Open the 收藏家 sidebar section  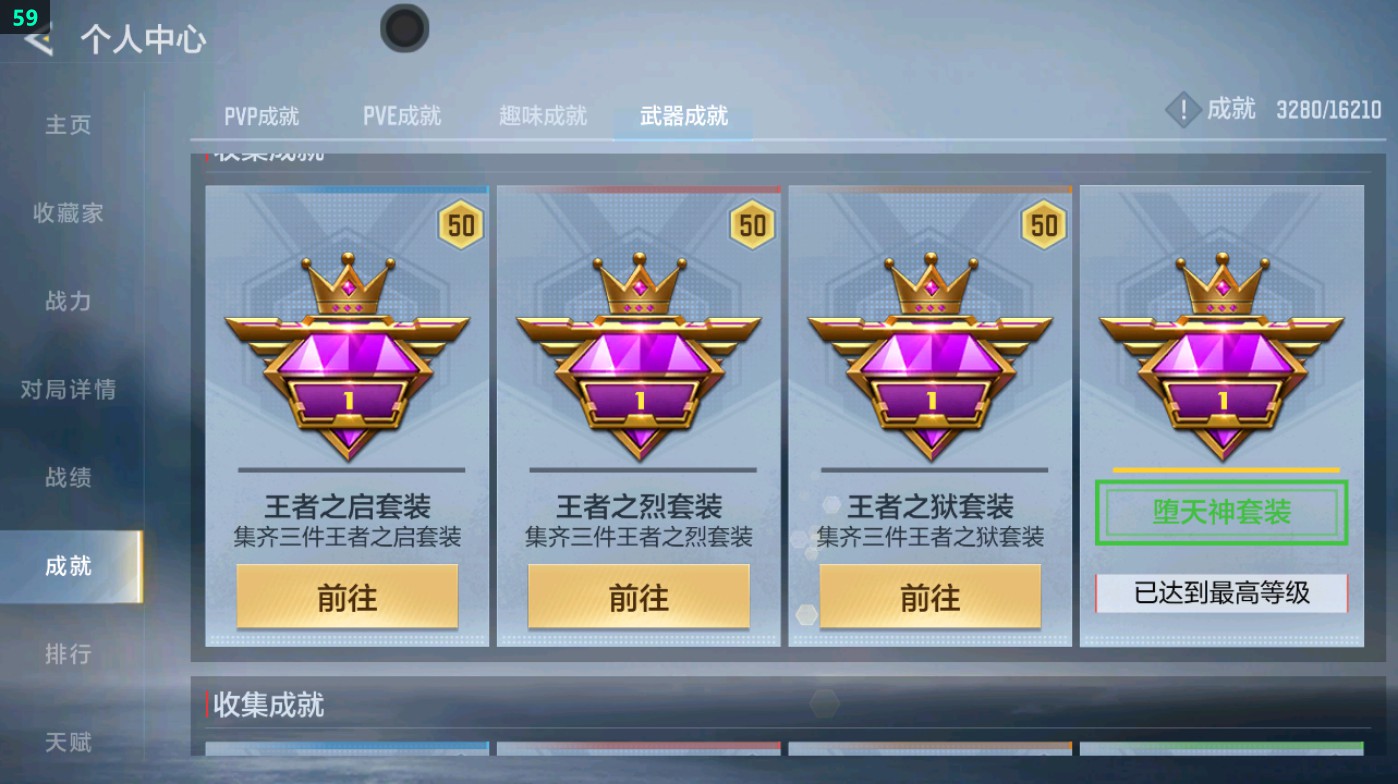pos(66,214)
